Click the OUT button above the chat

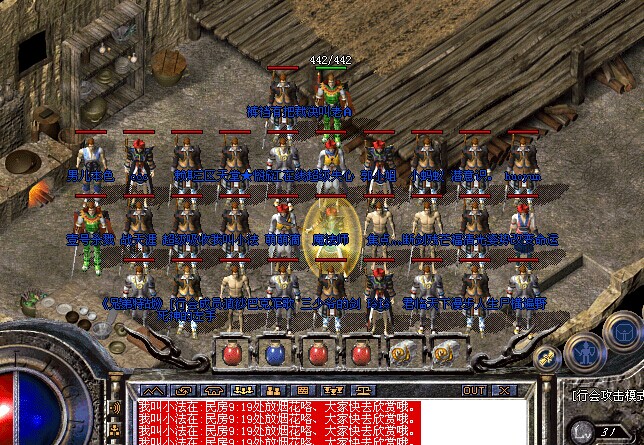(473, 390)
